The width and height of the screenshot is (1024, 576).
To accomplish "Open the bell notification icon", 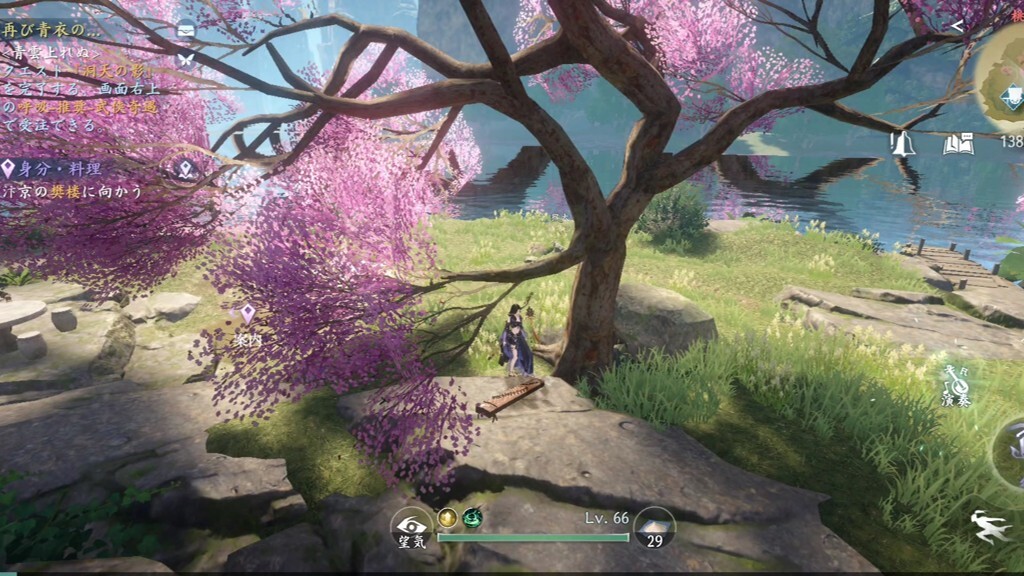I will [x=904, y=144].
